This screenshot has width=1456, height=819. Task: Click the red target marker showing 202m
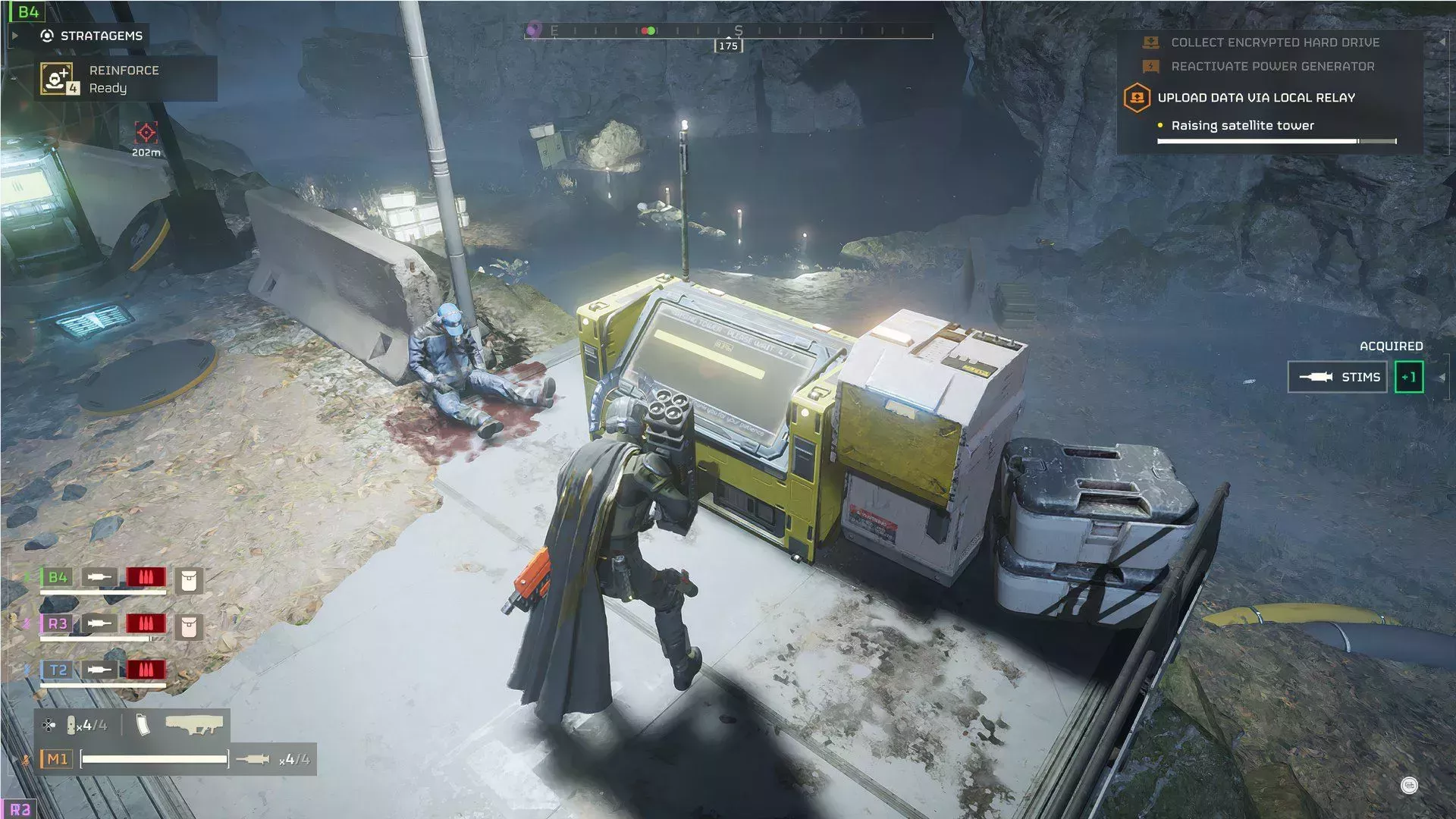pos(146,133)
